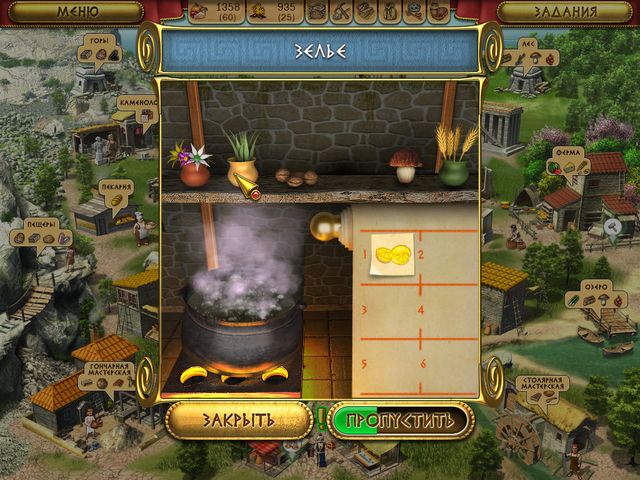Choose the walnuts on the shelf
The width and height of the screenshot is (640, 480).
[x=295, y=177]
